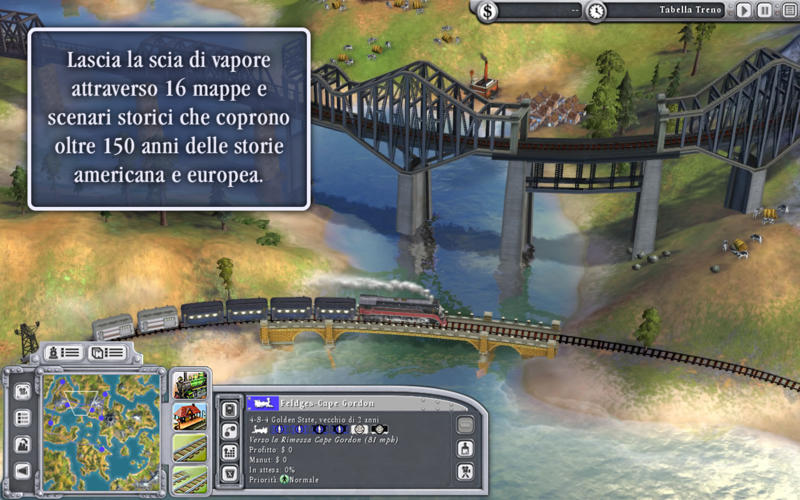
Task: Show the station list tab
Action: 107,353
